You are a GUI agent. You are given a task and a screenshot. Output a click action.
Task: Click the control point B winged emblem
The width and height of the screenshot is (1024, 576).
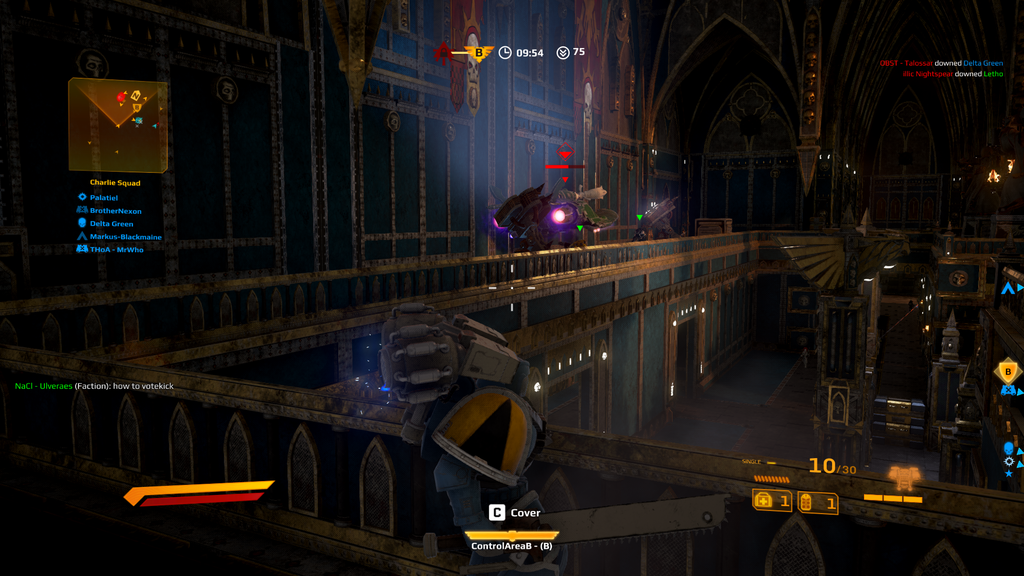coord(479,52)
